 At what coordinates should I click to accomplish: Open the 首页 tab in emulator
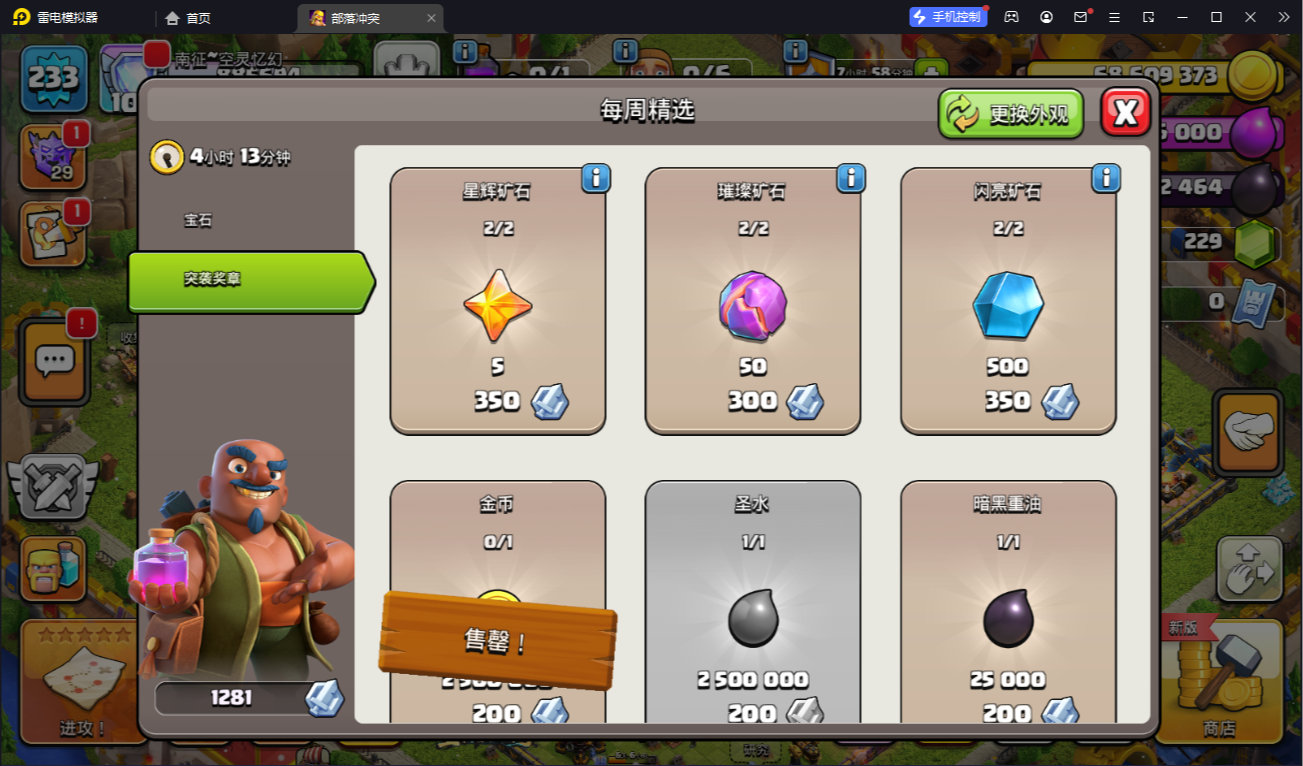point(188,18)
